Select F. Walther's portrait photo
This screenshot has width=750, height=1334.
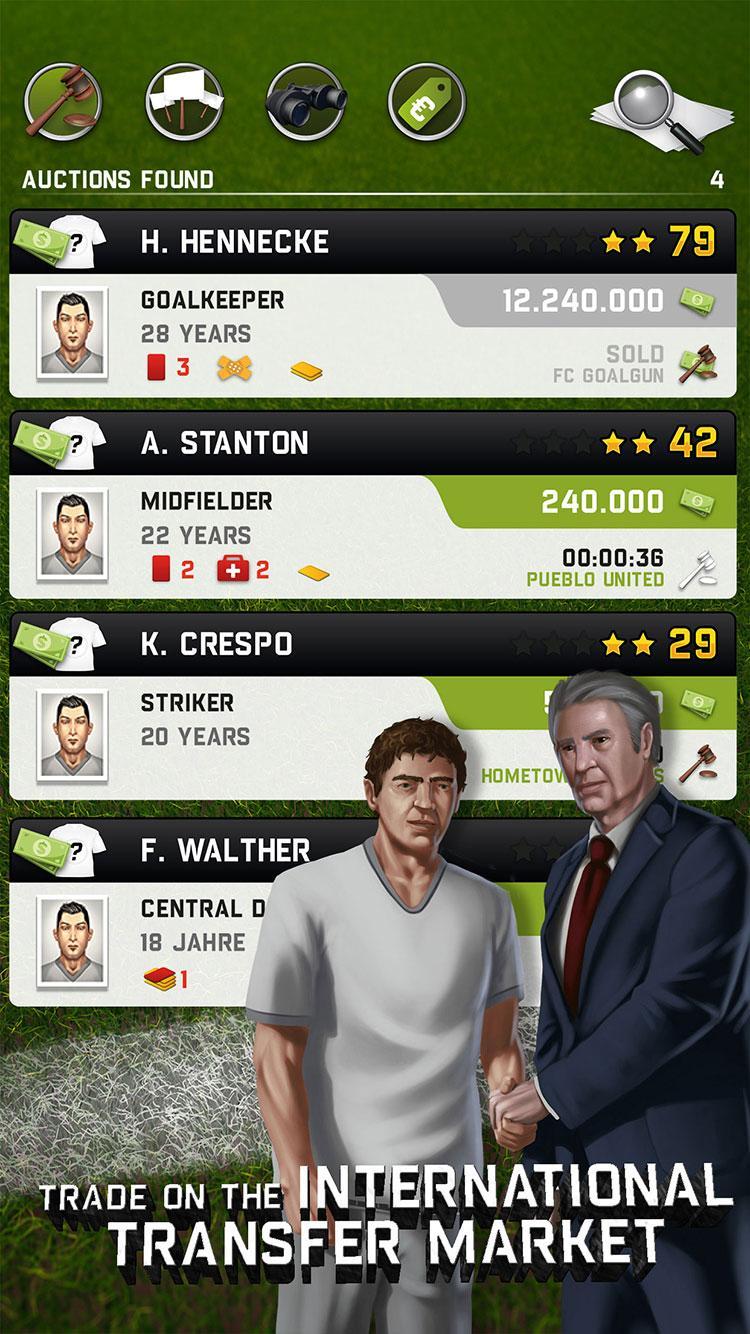click(72, 945)
